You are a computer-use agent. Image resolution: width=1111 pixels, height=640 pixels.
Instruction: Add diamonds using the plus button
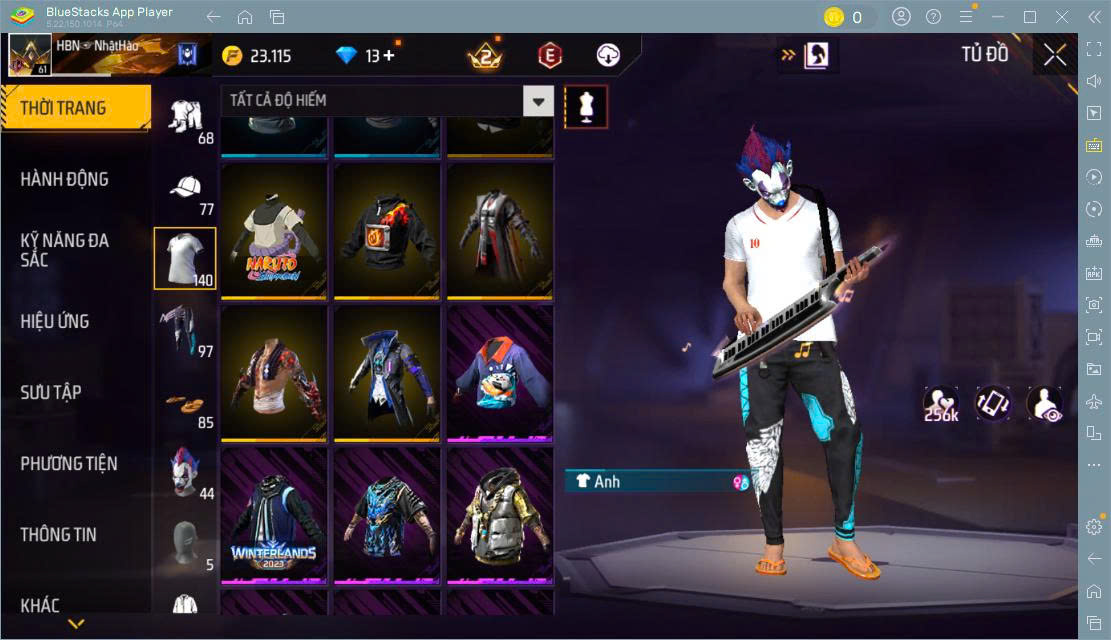coord(389,56)
